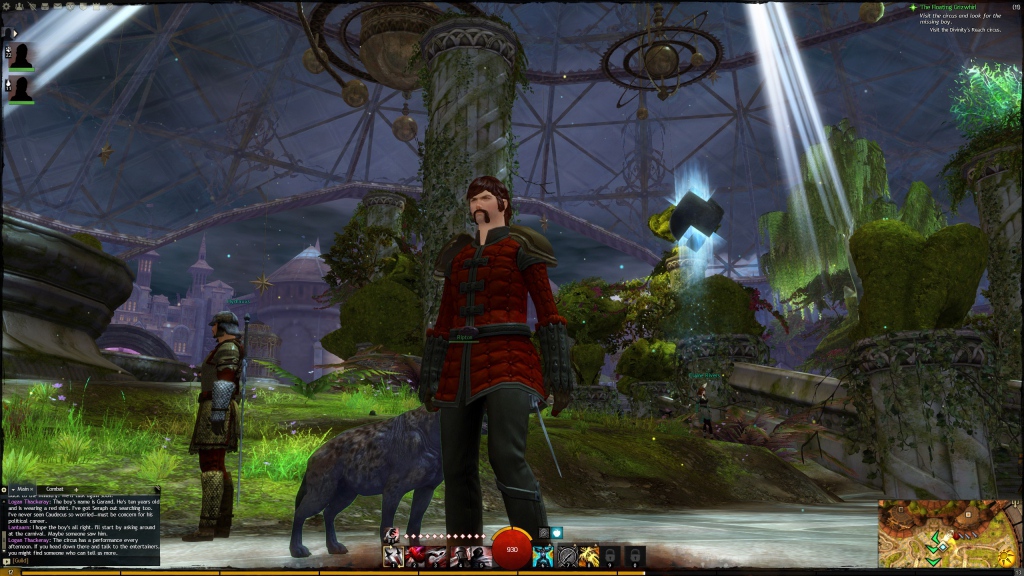Use the red weapon skill in slot 2
This screenshot has width=1024, height=576.
[x=414, y=555]
